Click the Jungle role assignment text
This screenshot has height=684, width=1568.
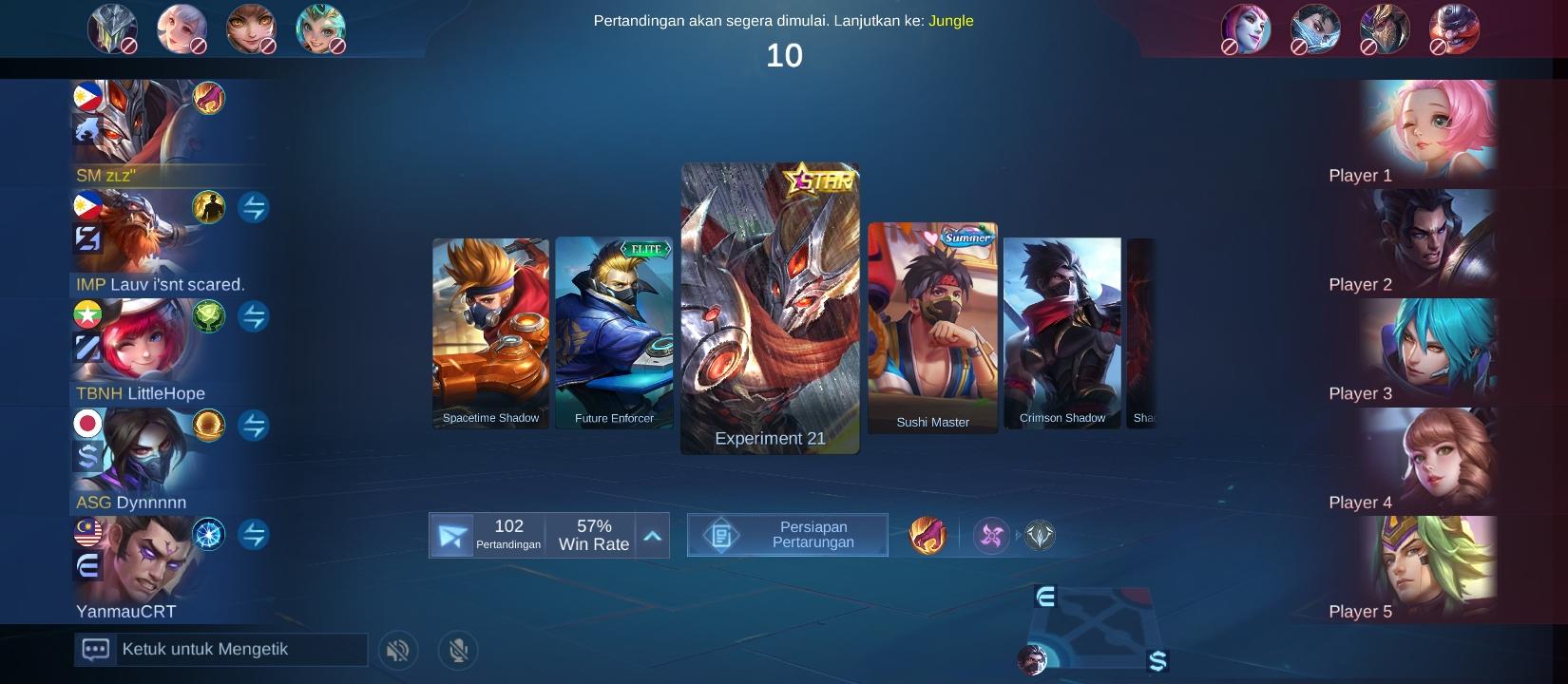950,20
